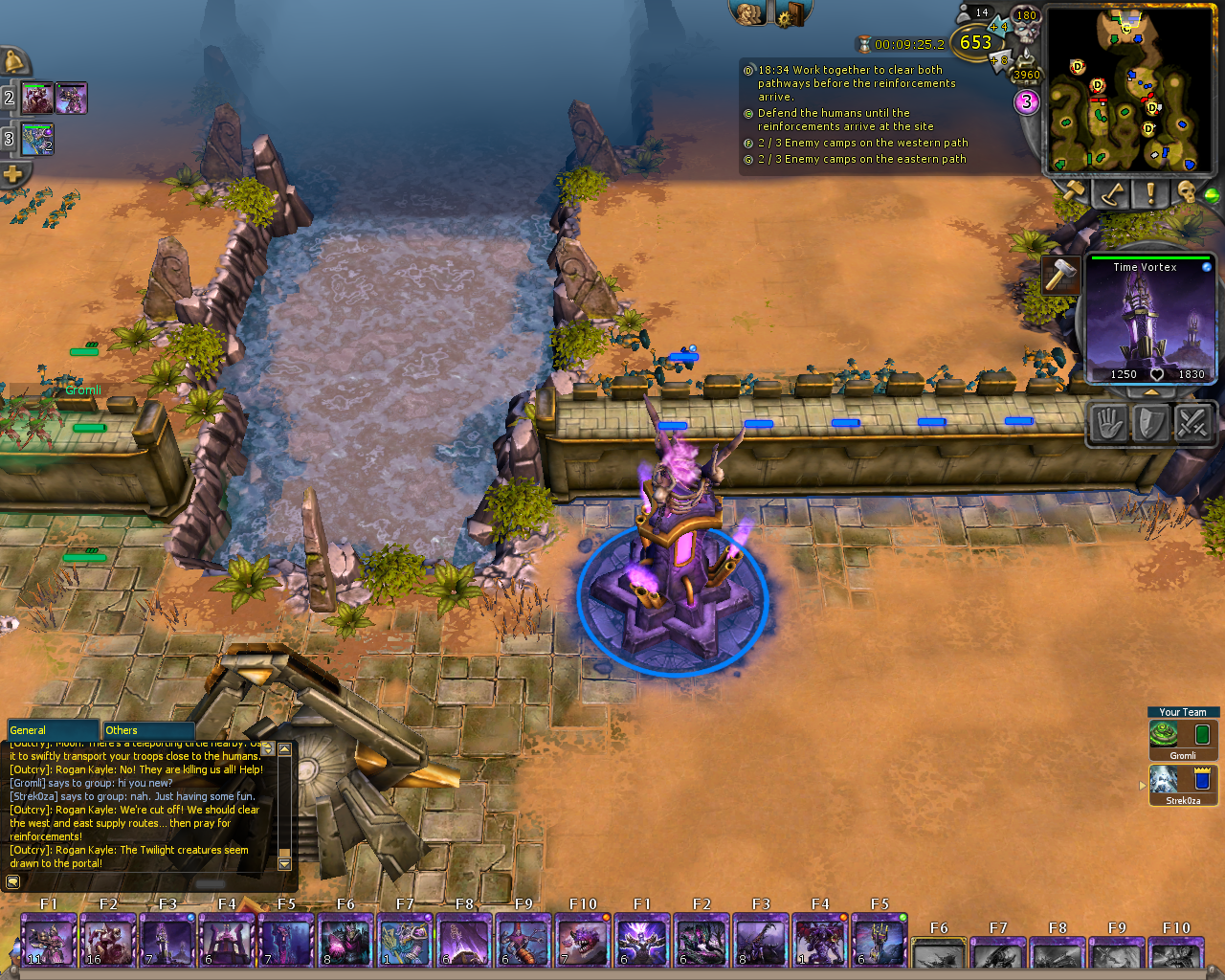The width and height of the screenshot is (1225, 980).
Task: Switch to the General chat tab
Action: [x=53, y=729]
